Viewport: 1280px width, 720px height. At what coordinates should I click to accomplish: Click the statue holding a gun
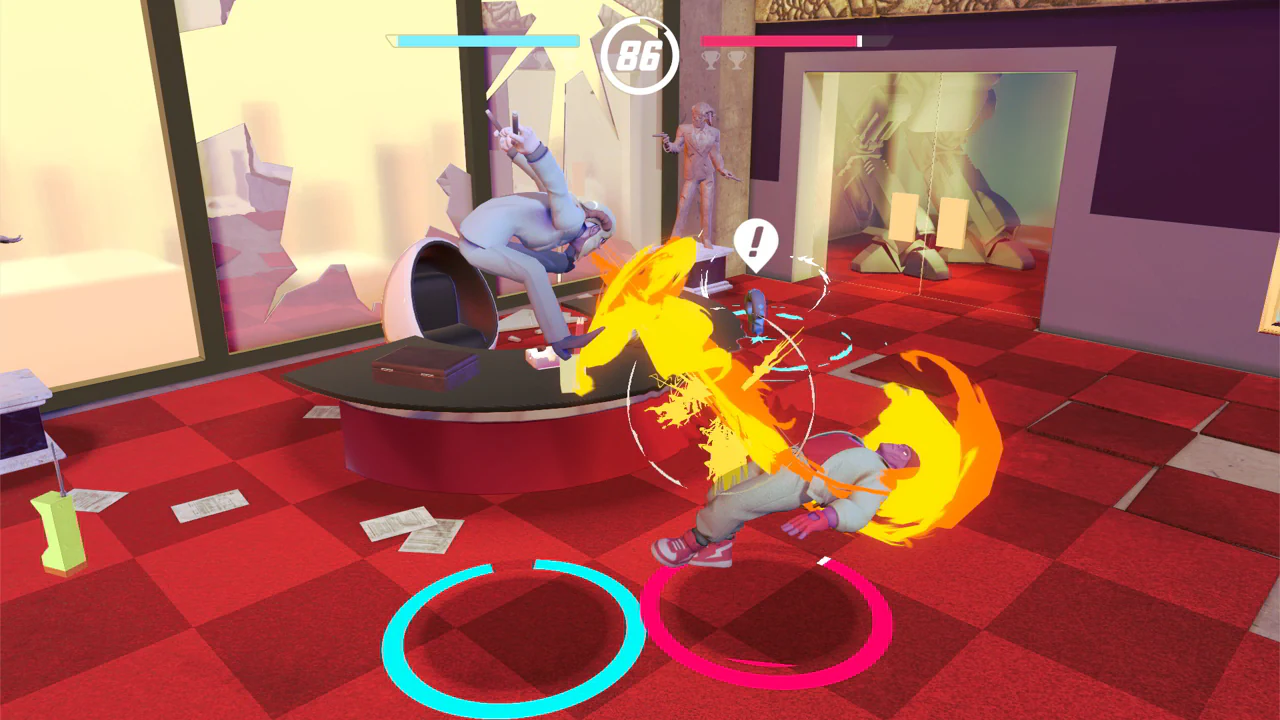700,170
